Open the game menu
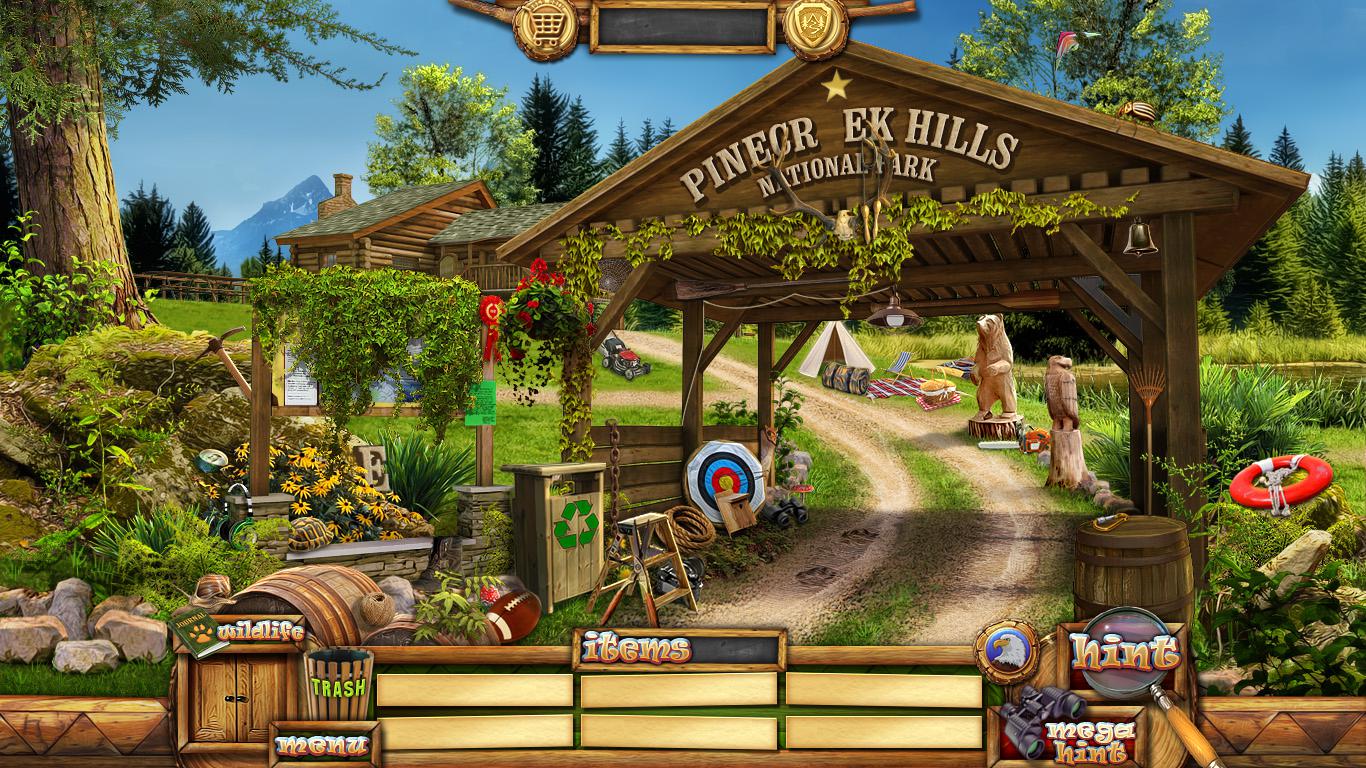Image resolution: width=1366 pixels, height=768 pixels. click(322, 745)
